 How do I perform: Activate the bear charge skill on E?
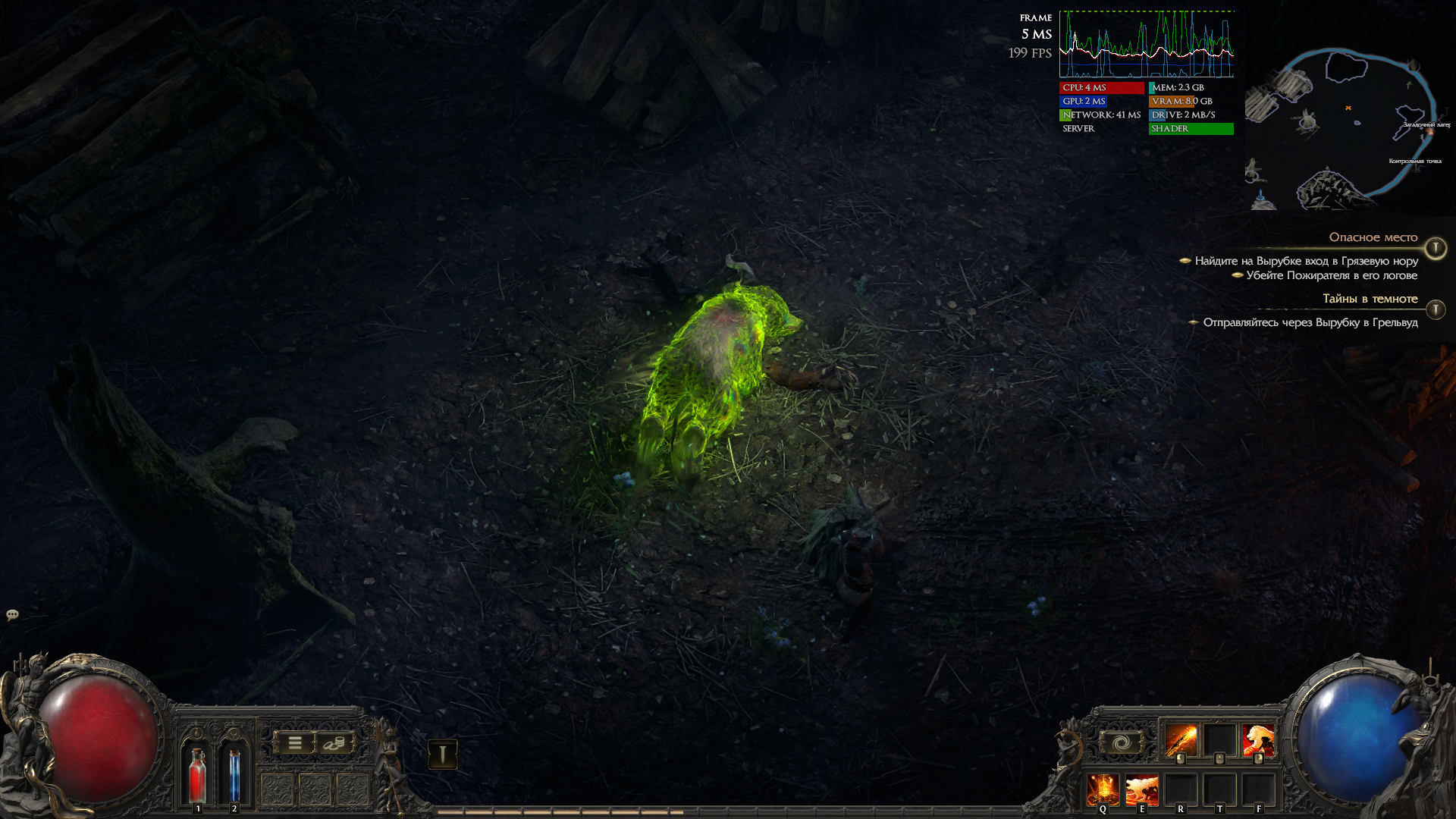(1141, 789)
